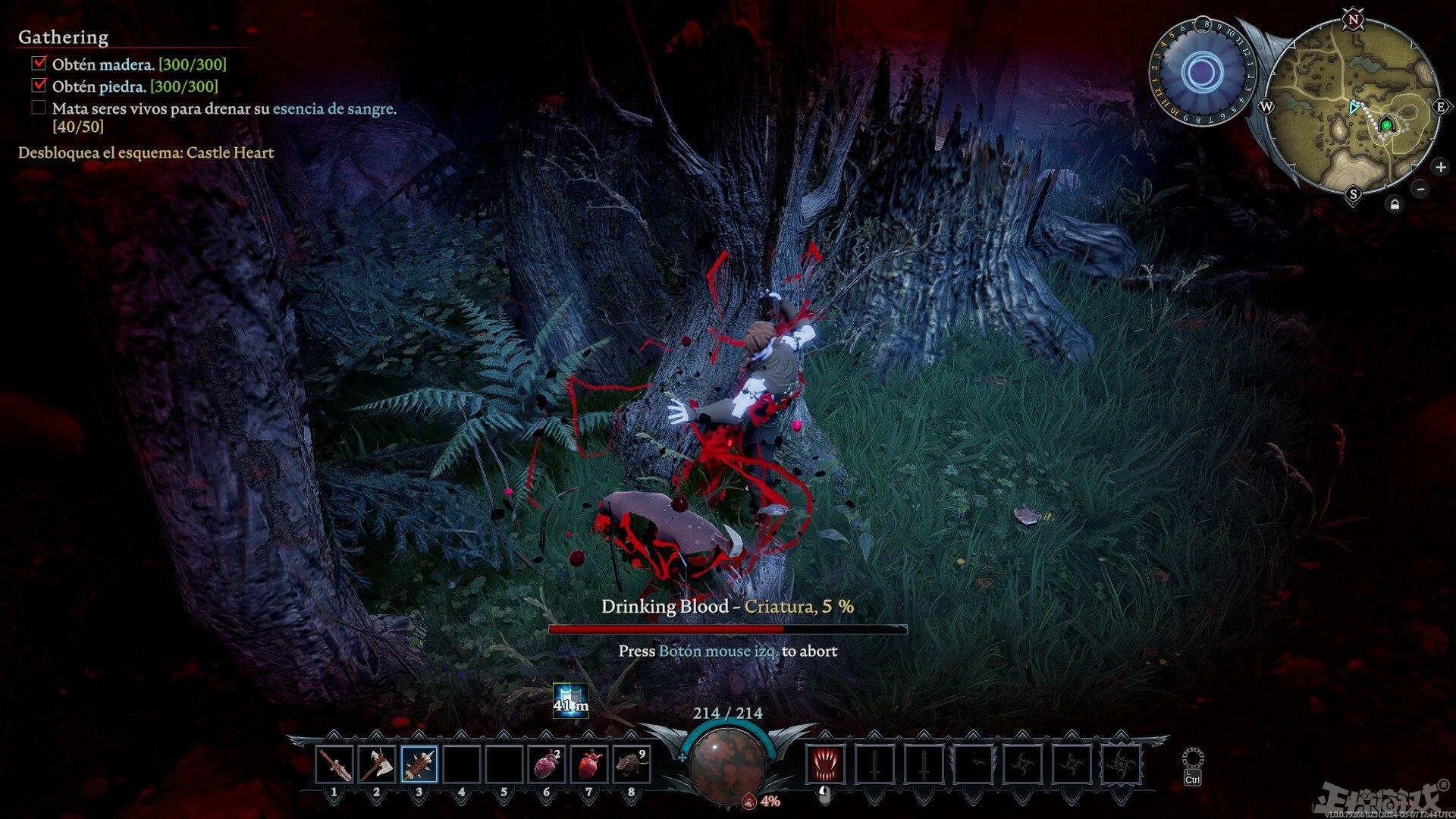Use the pink tainted heart item
Image resolution: width=1456 pixels, height=819 pixels.
point(547,764)
